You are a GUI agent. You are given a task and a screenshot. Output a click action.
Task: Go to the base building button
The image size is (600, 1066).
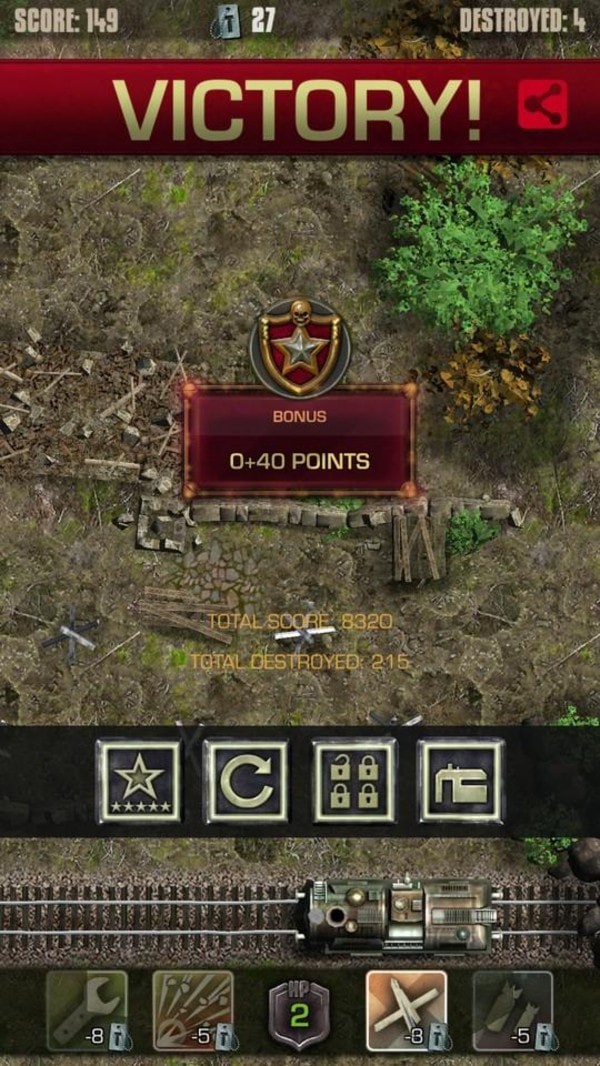pos(461,781)
